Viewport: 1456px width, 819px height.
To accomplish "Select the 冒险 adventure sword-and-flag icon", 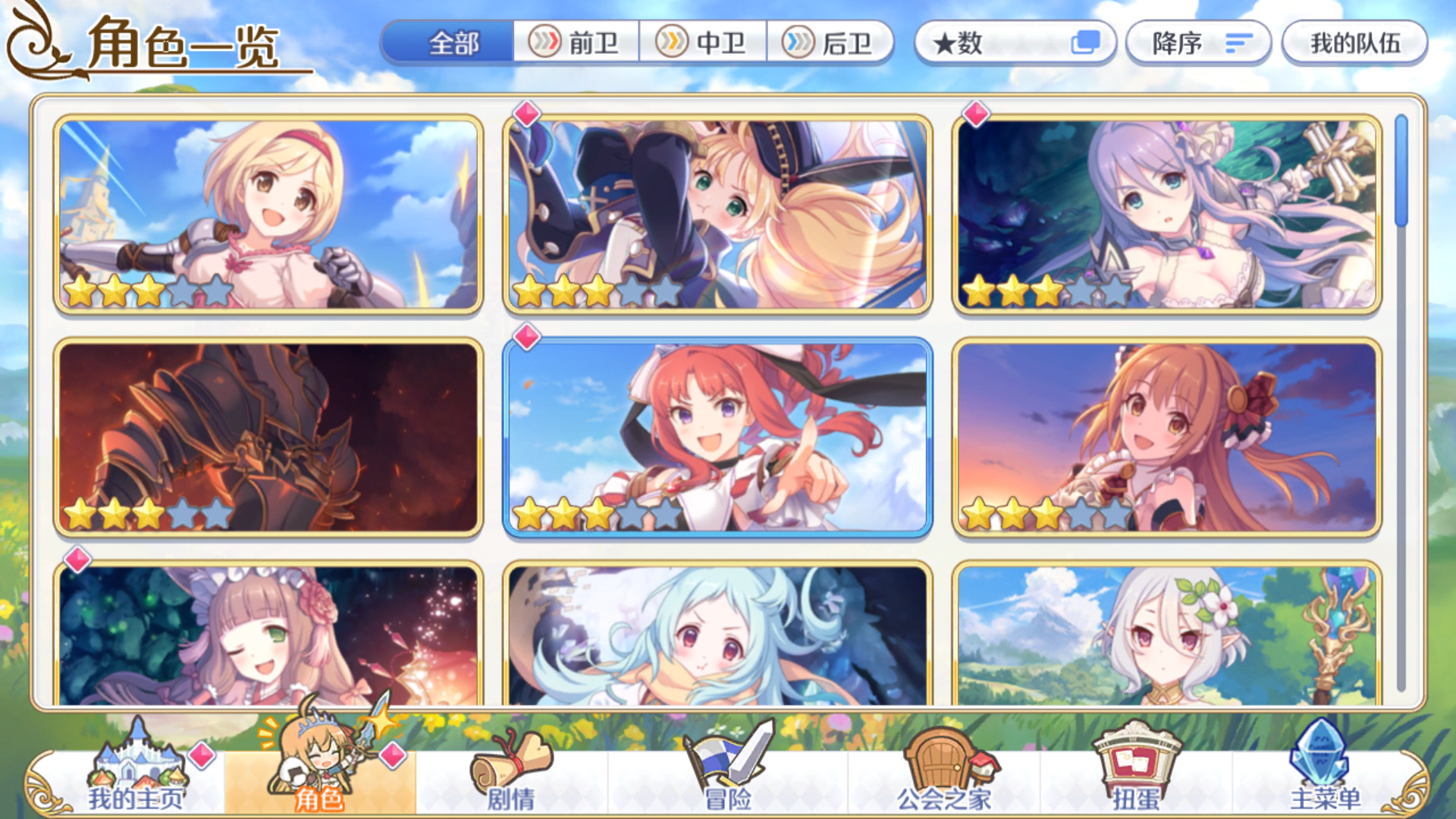I will [720, 766].
